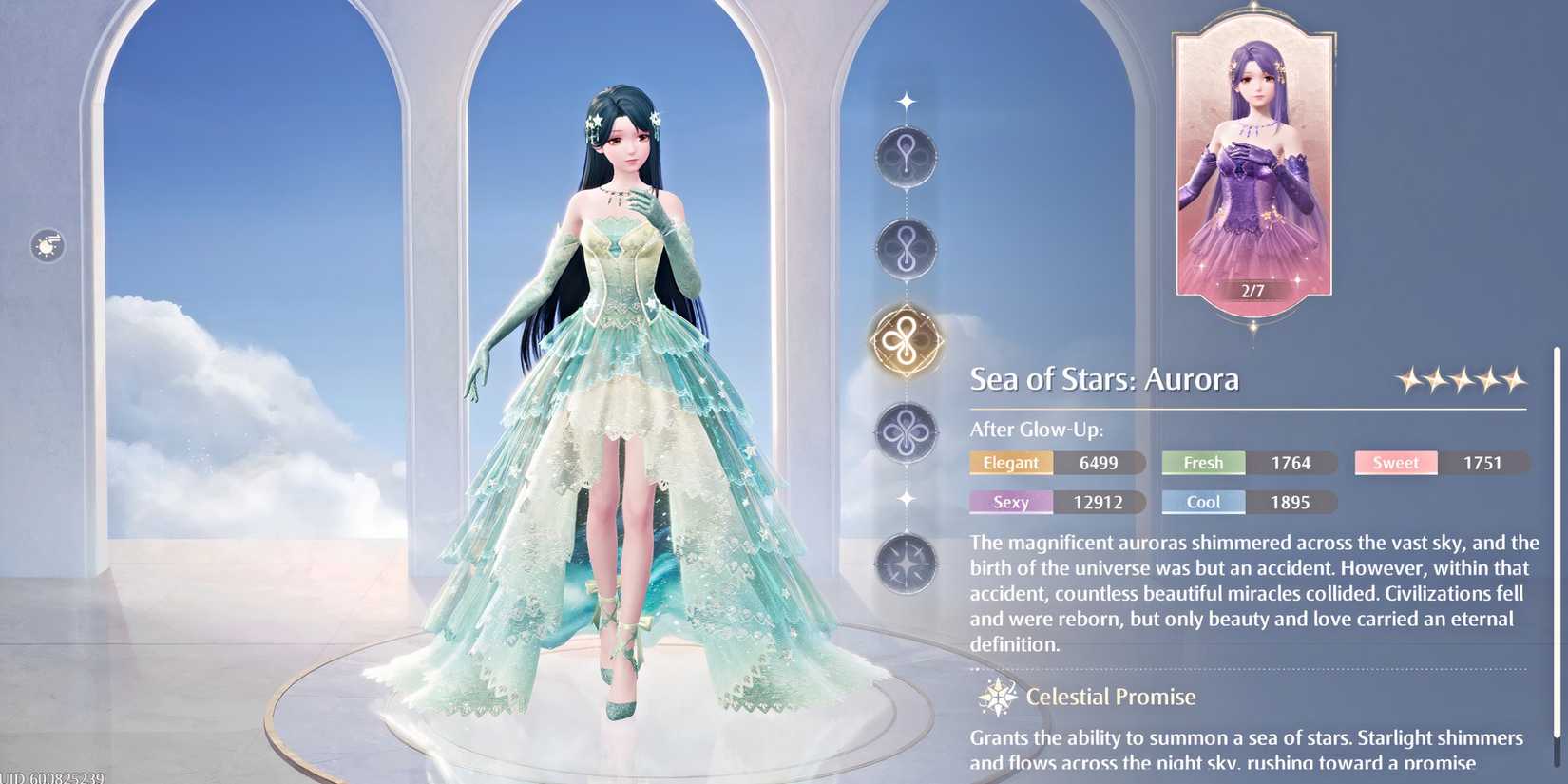Screen dimensions: 1568x784
Task: Select the glowing active glow-up stage node
Action: [x=906, y=342]
